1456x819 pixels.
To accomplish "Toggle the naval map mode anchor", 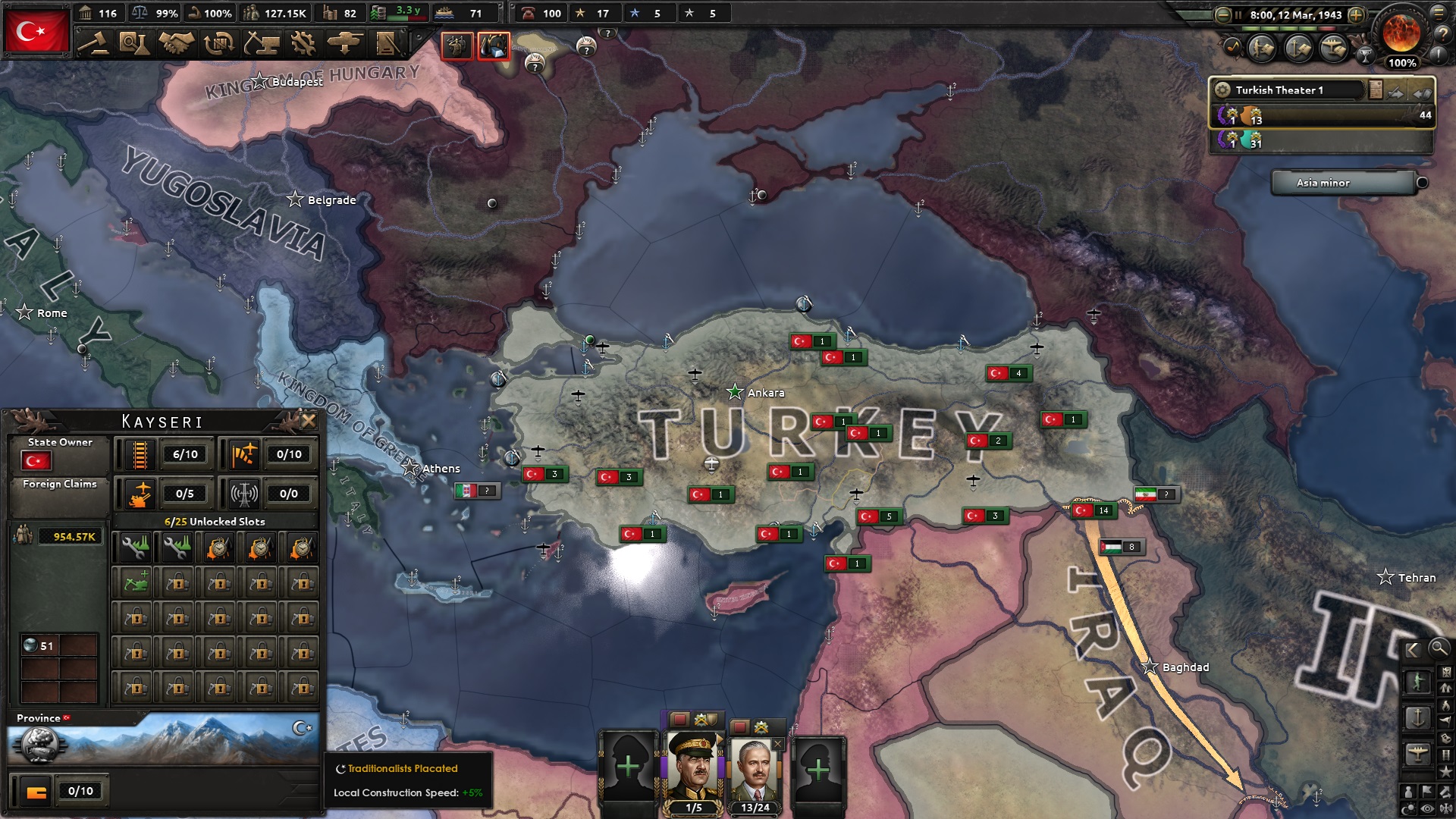I will coord(1419,718).
